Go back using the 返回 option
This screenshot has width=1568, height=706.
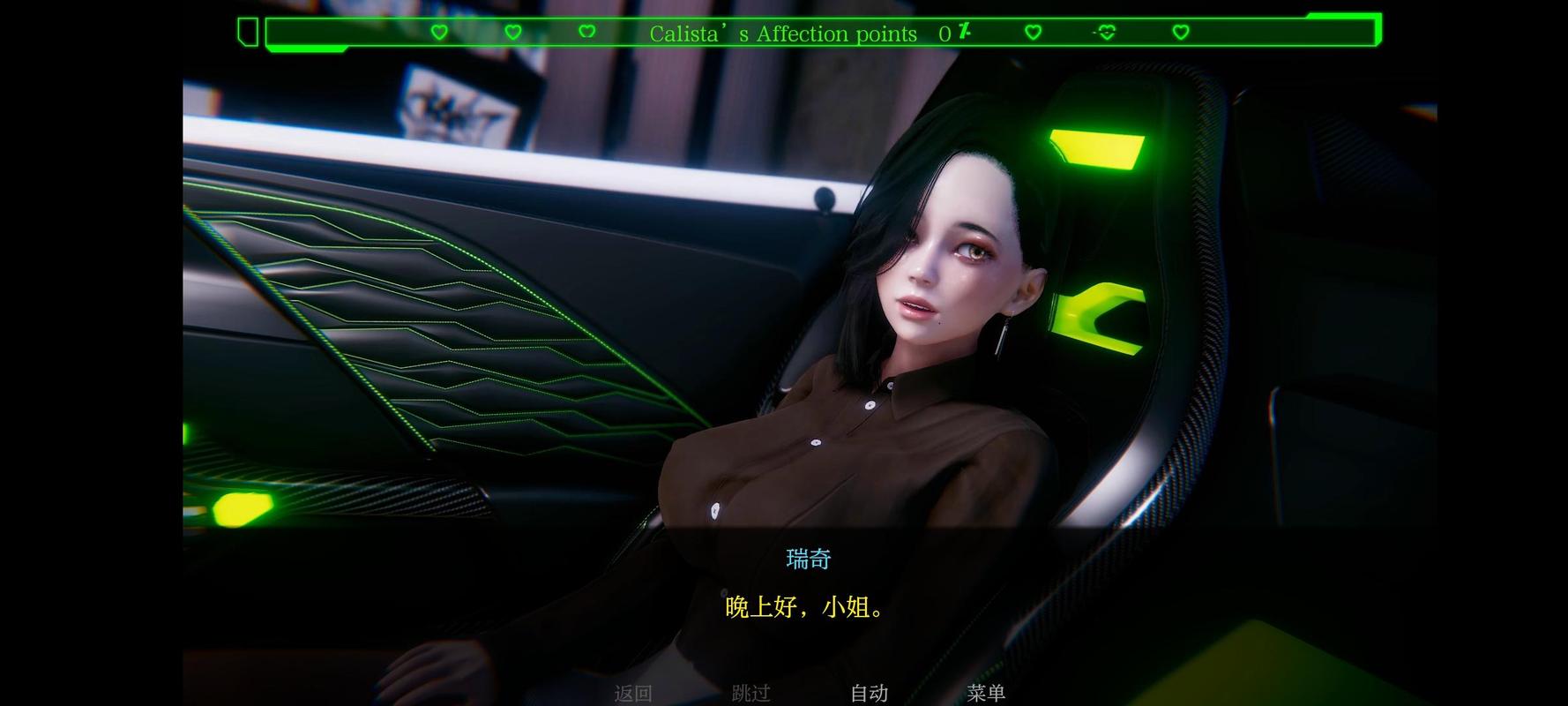(x=633, y=694)
